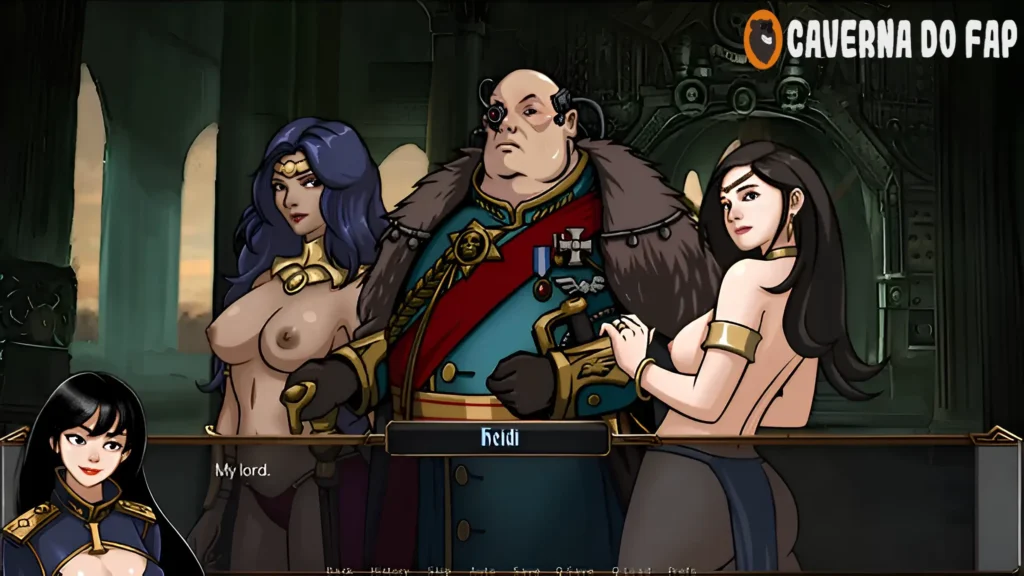Image resolution: width=1024 pixels, height=576 pixels.
Task: Quick save with Q.Save
Action: click(x=574, y=570)
